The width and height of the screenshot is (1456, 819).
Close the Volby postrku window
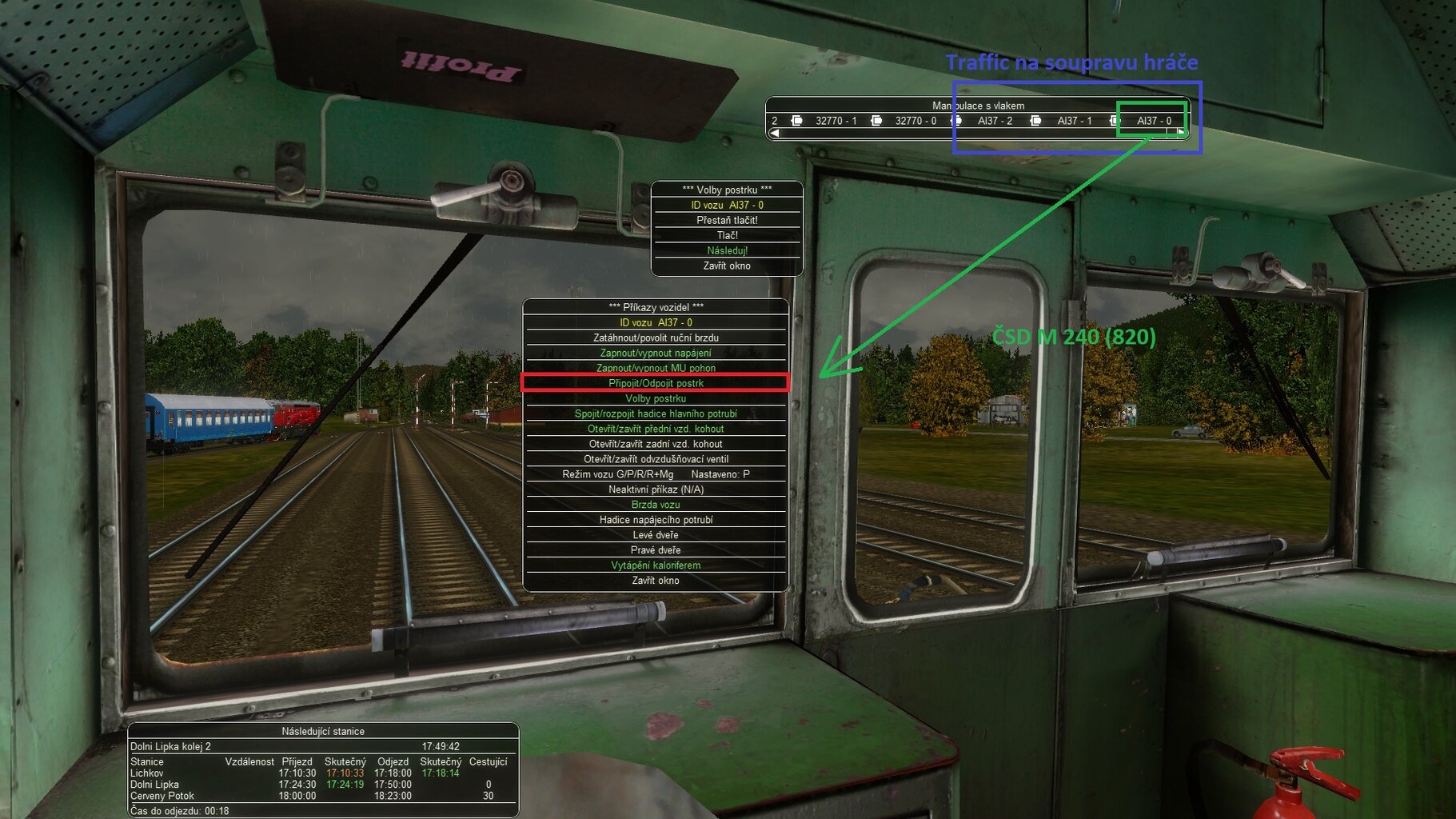click(x=727, y=266)
